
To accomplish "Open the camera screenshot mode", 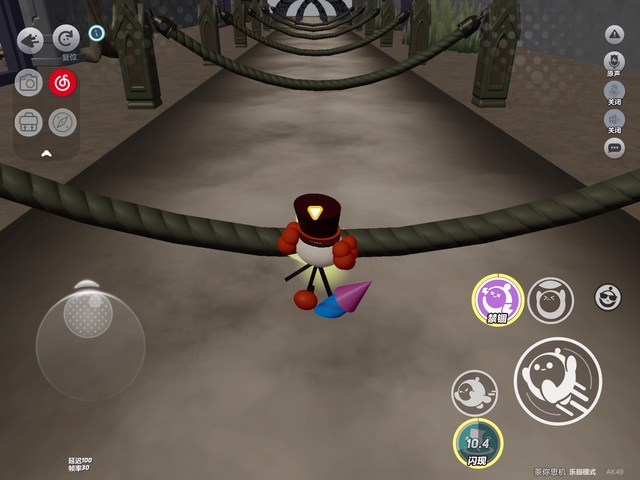I will click(x=29, y=84).
